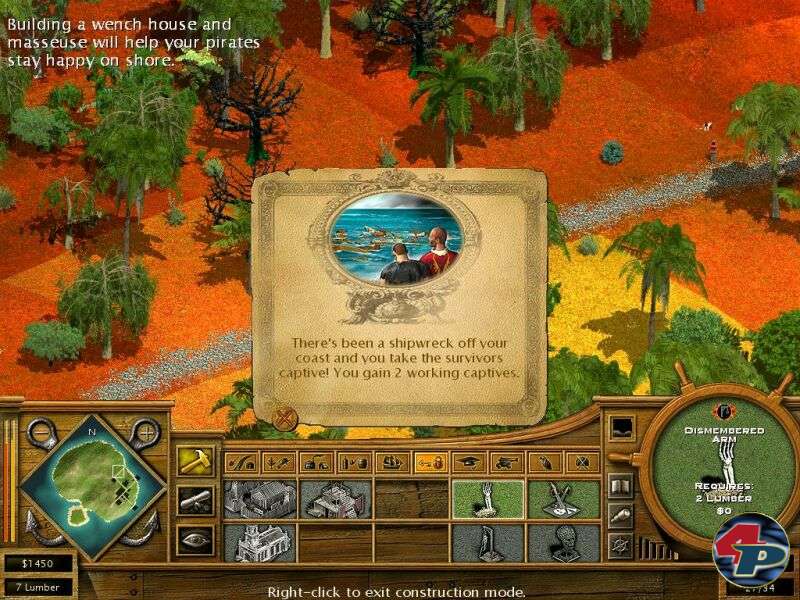The image size is (800, 600).
Task: Activate the eye overview button
Action: point(193,540)
